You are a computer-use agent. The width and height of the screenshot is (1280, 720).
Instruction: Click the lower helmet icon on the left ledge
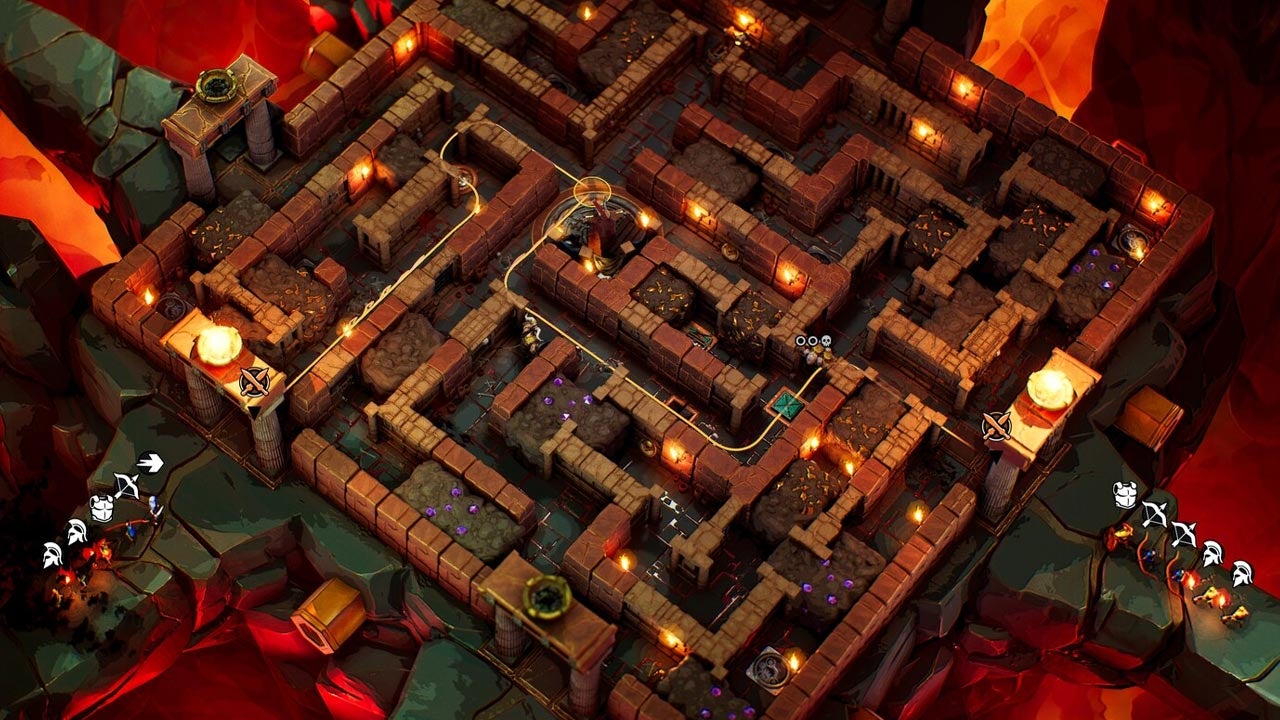(x=52, y=554)
